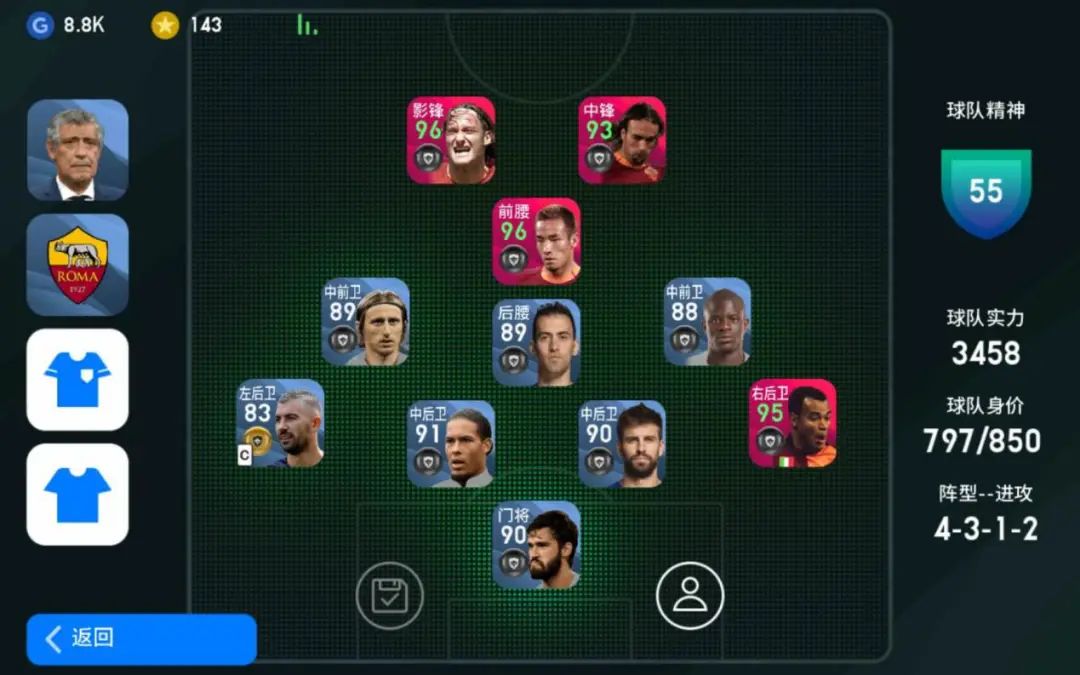
Task: Tap the 4-3-1-2 formation label
Action: pos(985,529)
